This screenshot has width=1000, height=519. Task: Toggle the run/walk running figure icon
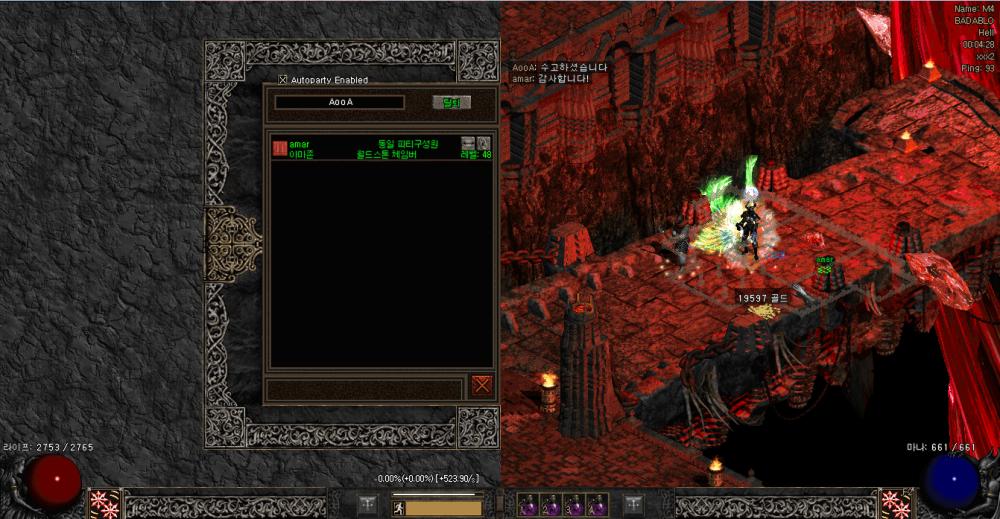pos(397,507)
